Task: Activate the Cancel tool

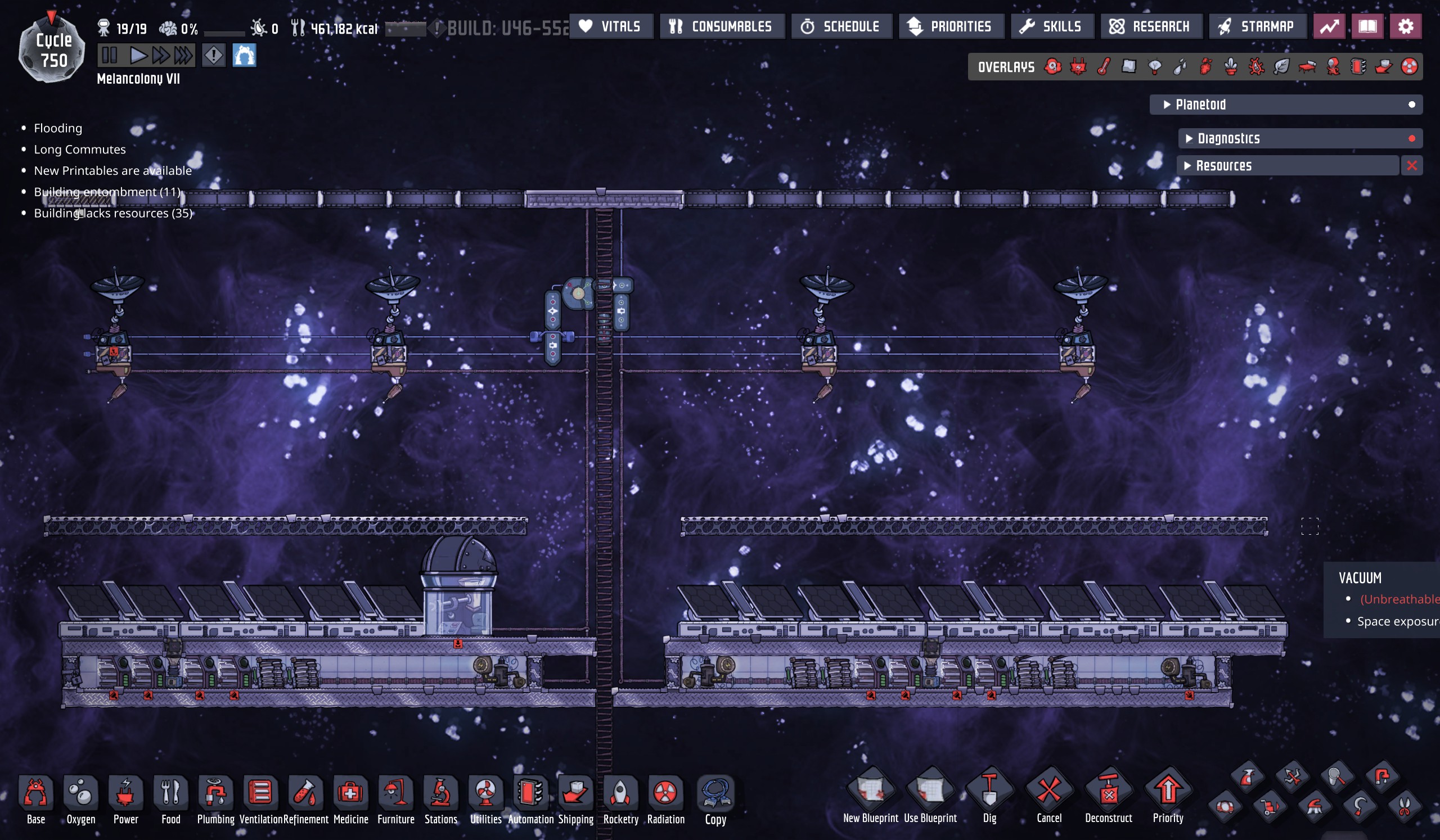Action: click(1048, 795)
